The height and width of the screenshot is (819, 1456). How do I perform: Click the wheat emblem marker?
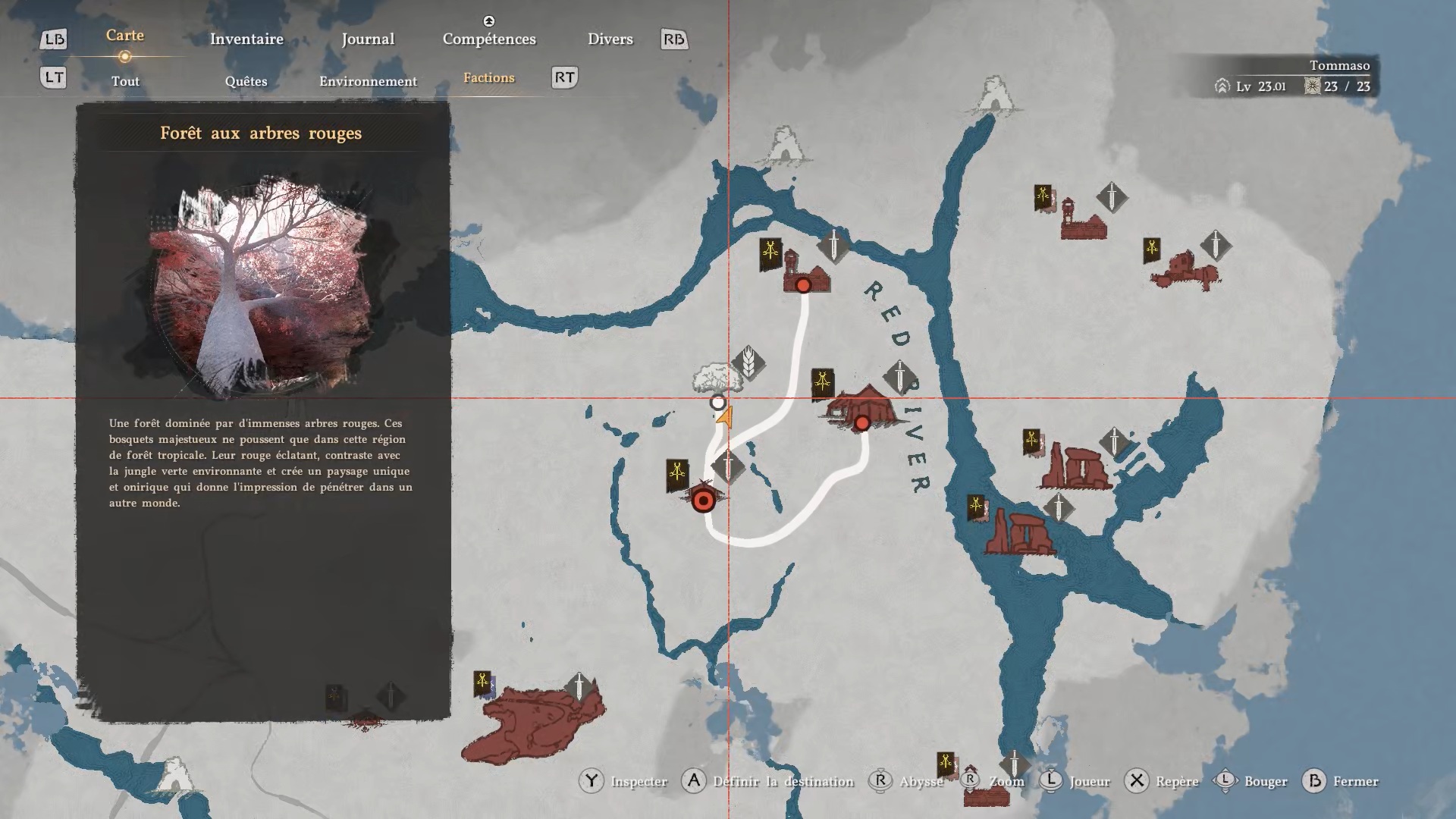pyautogui.click(x=748, y=362)
